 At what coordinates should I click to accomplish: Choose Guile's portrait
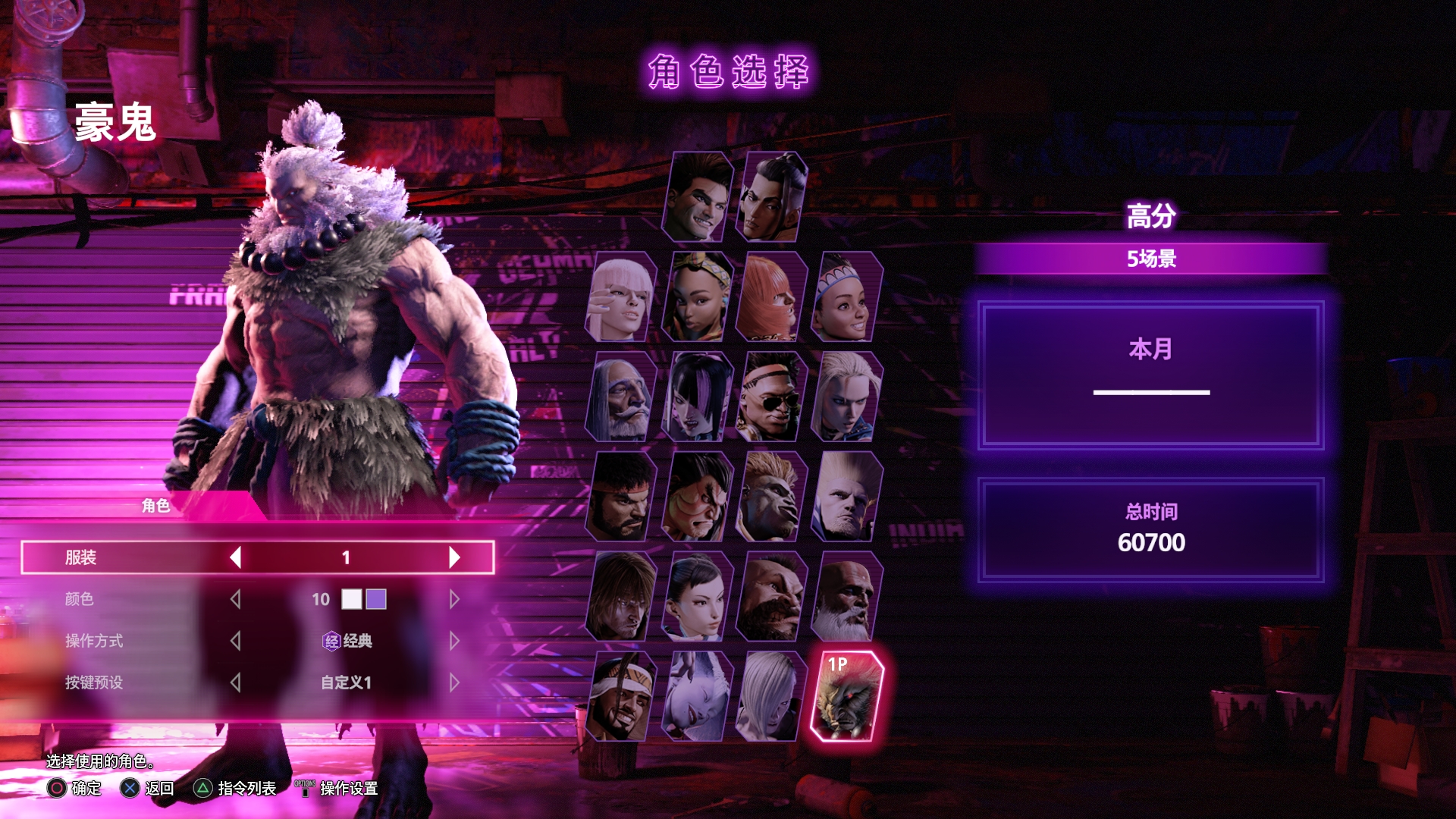click(846, 497)
